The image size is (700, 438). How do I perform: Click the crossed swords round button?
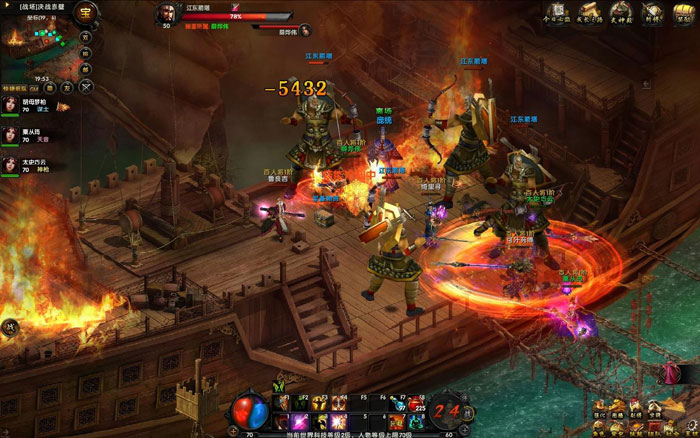point(86,88)
